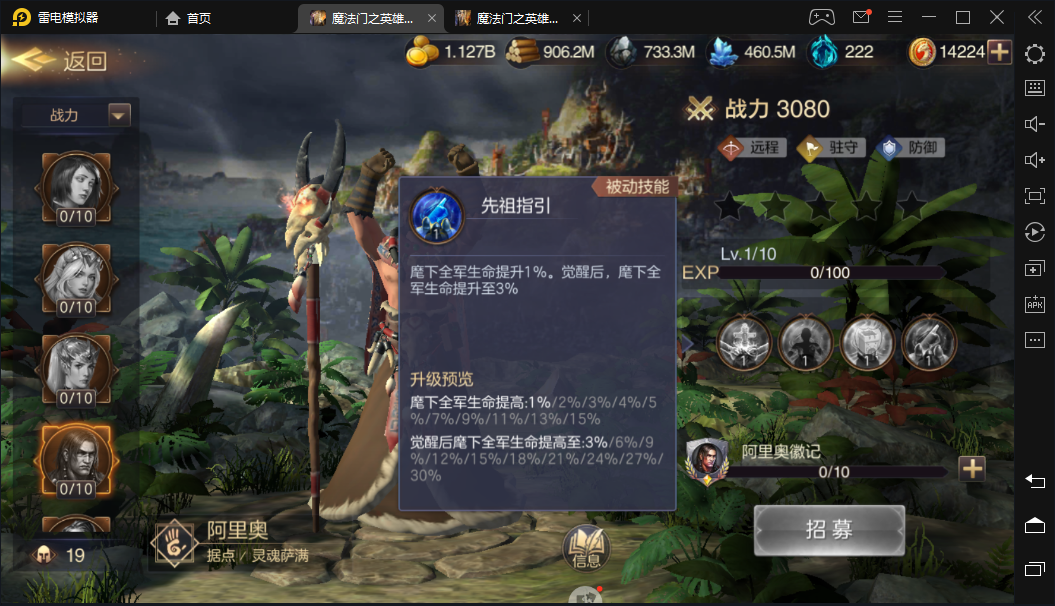Open the 战力 sort dropdown
Screen dimensions: 1055x606
pos(119,115)
